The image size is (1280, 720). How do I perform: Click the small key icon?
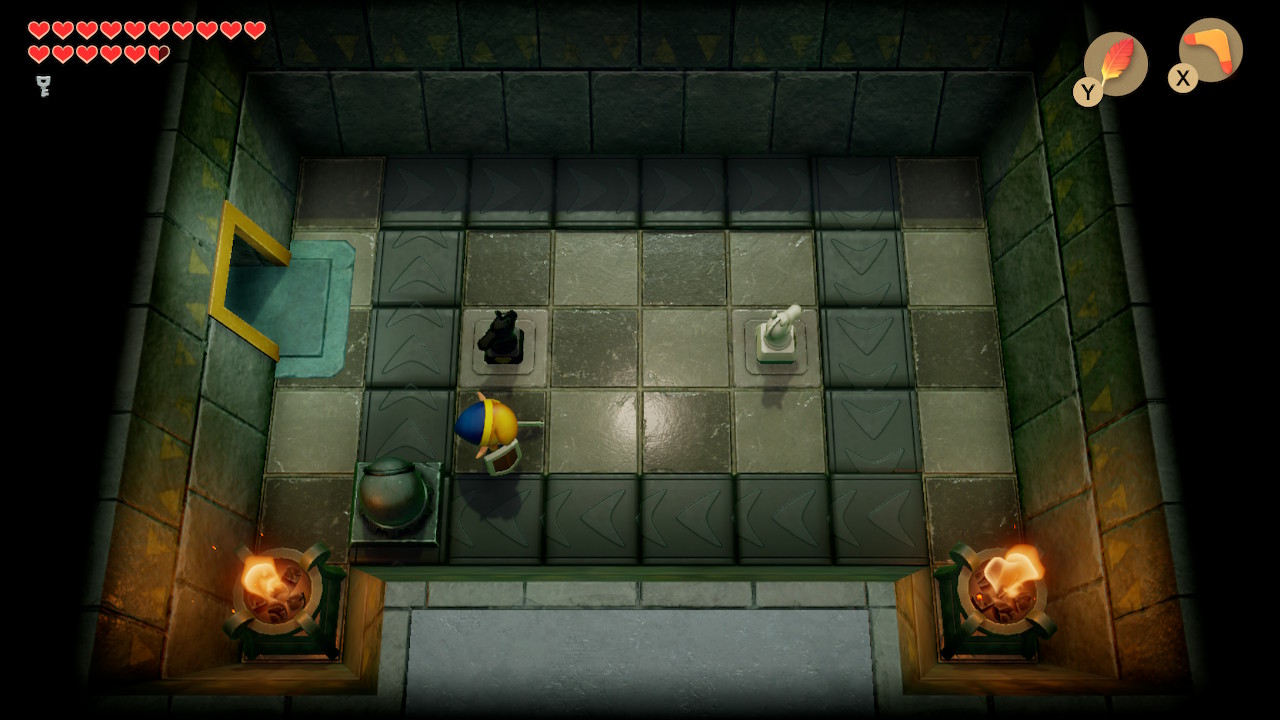pos(43,86)
